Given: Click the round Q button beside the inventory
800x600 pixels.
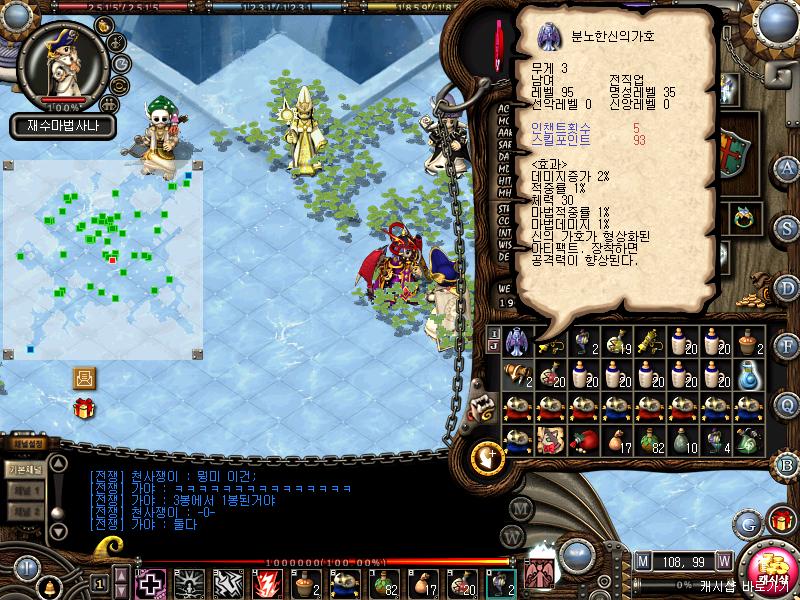Looking at the screenshot, I should [x=787, y=404].
